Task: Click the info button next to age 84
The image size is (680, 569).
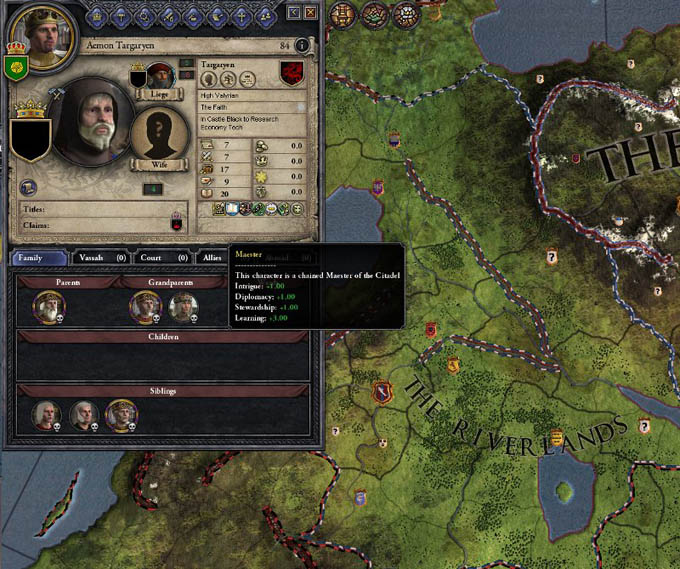Action: (x=301, y=46)
